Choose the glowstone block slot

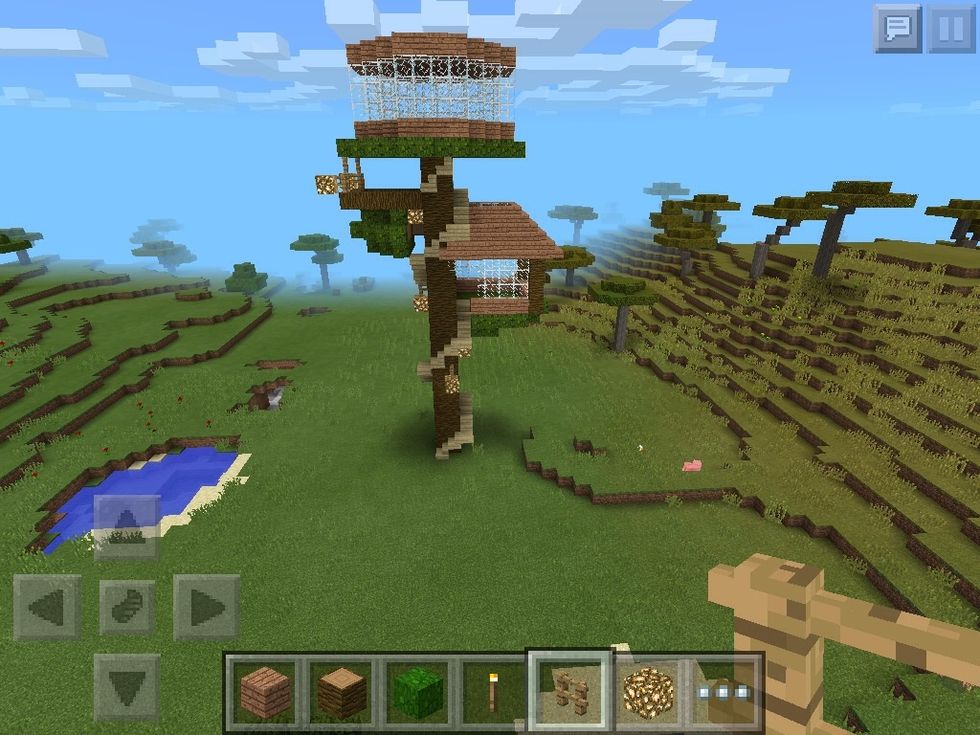pyautogui.click(x=648, y=691)
